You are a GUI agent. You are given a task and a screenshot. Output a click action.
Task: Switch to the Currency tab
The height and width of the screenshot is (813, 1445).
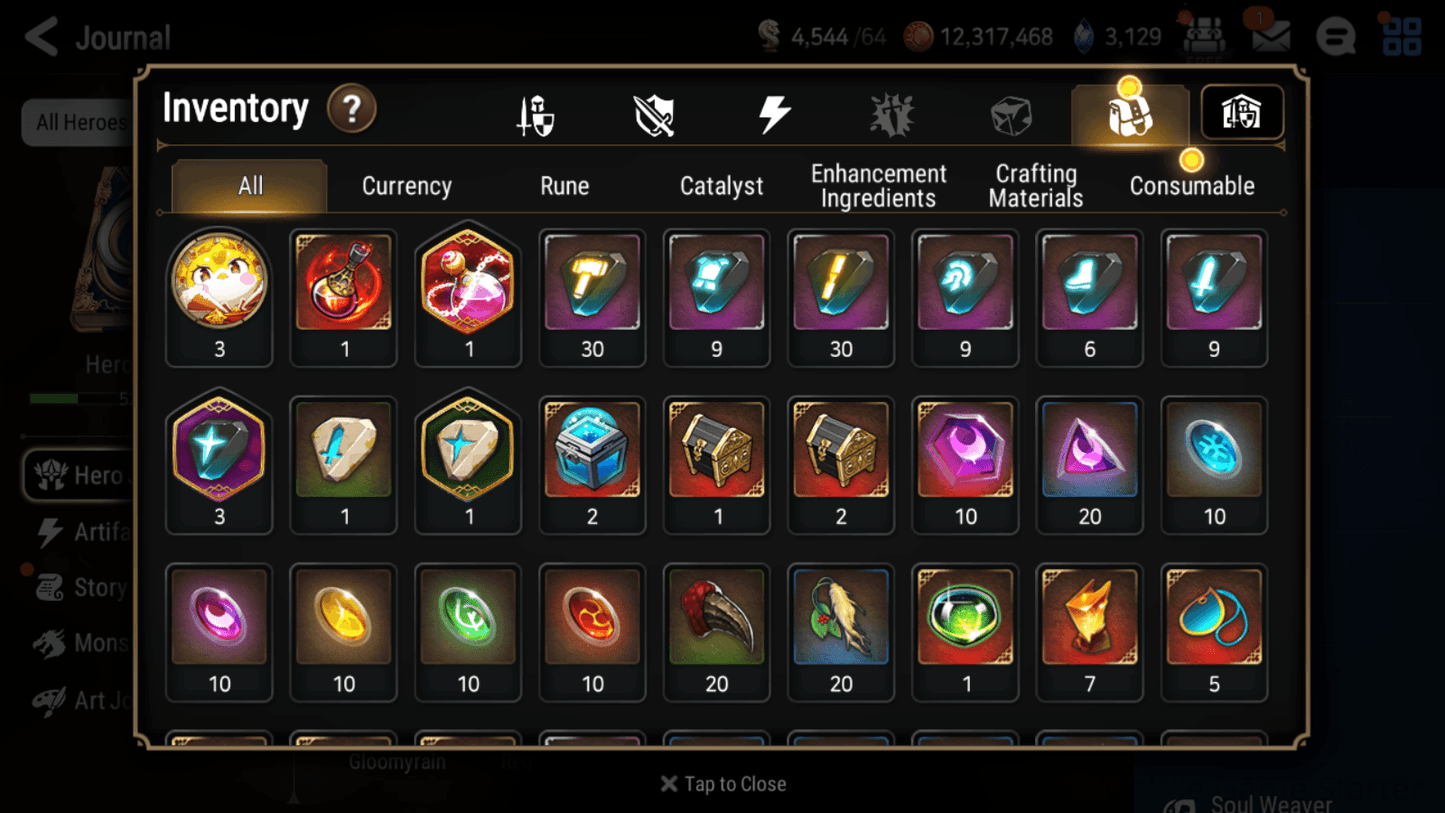pyautogui.click(x=406, y=185)
